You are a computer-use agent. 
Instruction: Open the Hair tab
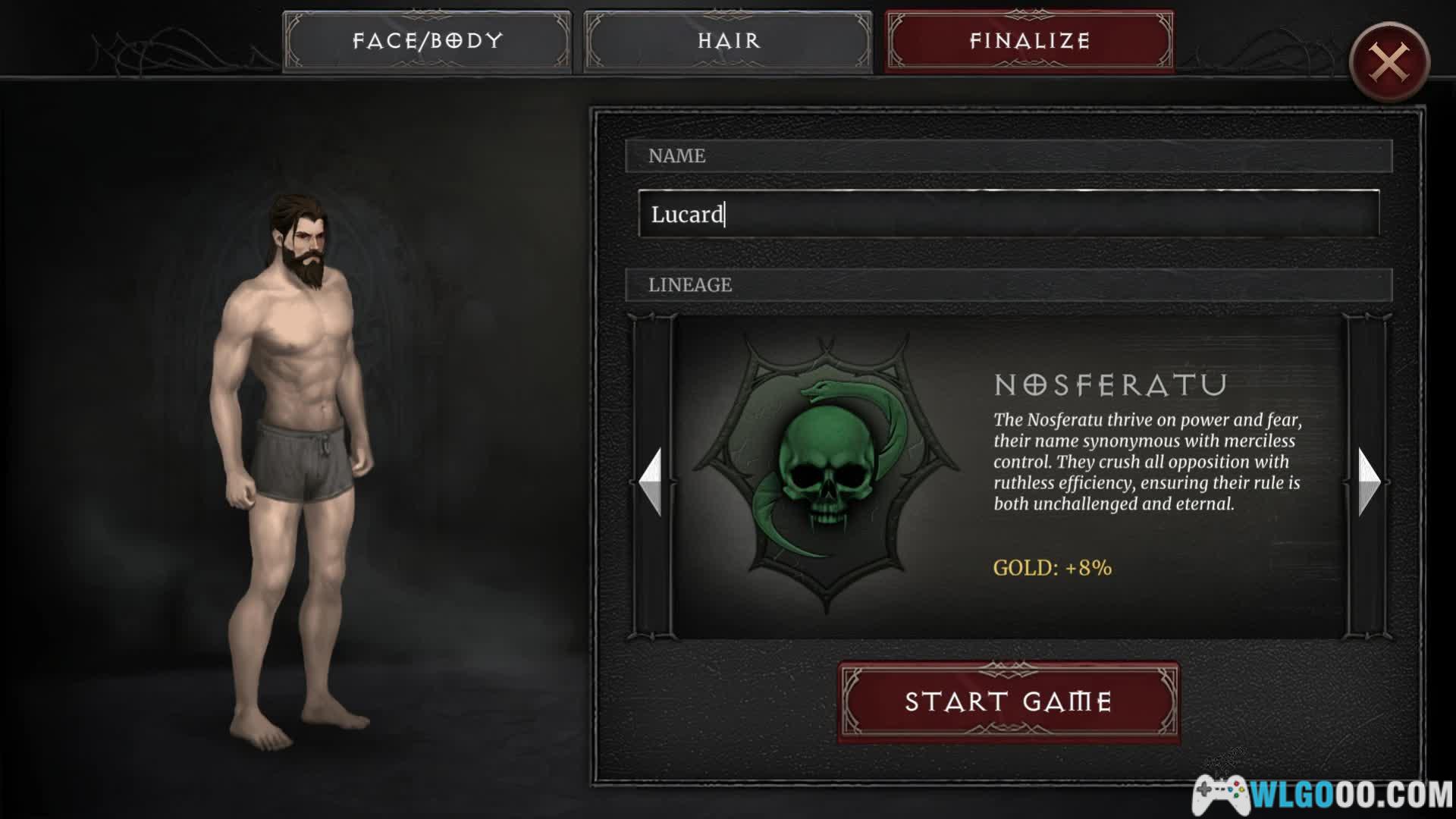point(728,41)
